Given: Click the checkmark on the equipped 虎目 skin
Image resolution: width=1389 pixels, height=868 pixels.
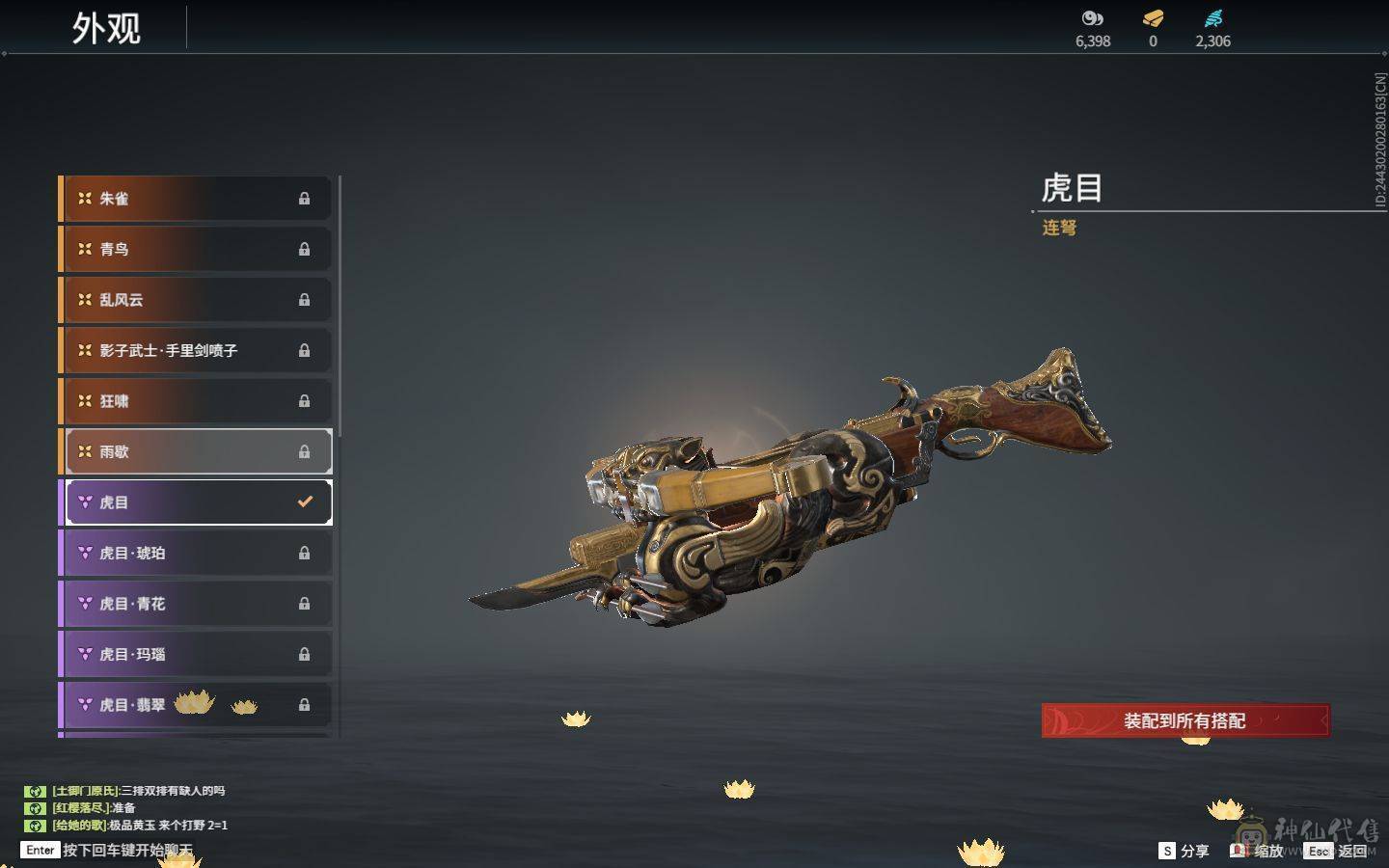Looking at the screenshot, I should [305, 501].
